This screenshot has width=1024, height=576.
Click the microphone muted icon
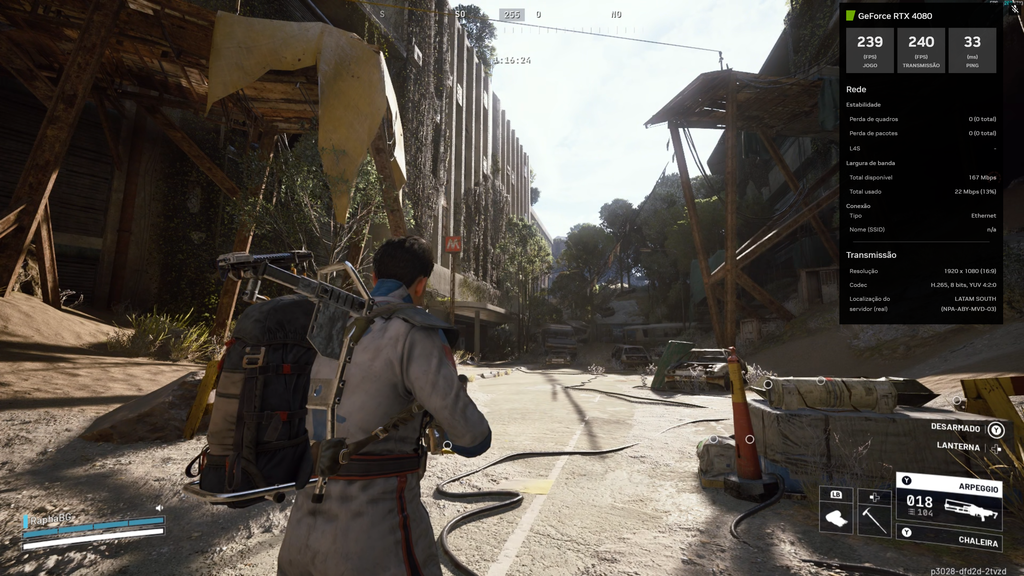(x=1015, y=9)
